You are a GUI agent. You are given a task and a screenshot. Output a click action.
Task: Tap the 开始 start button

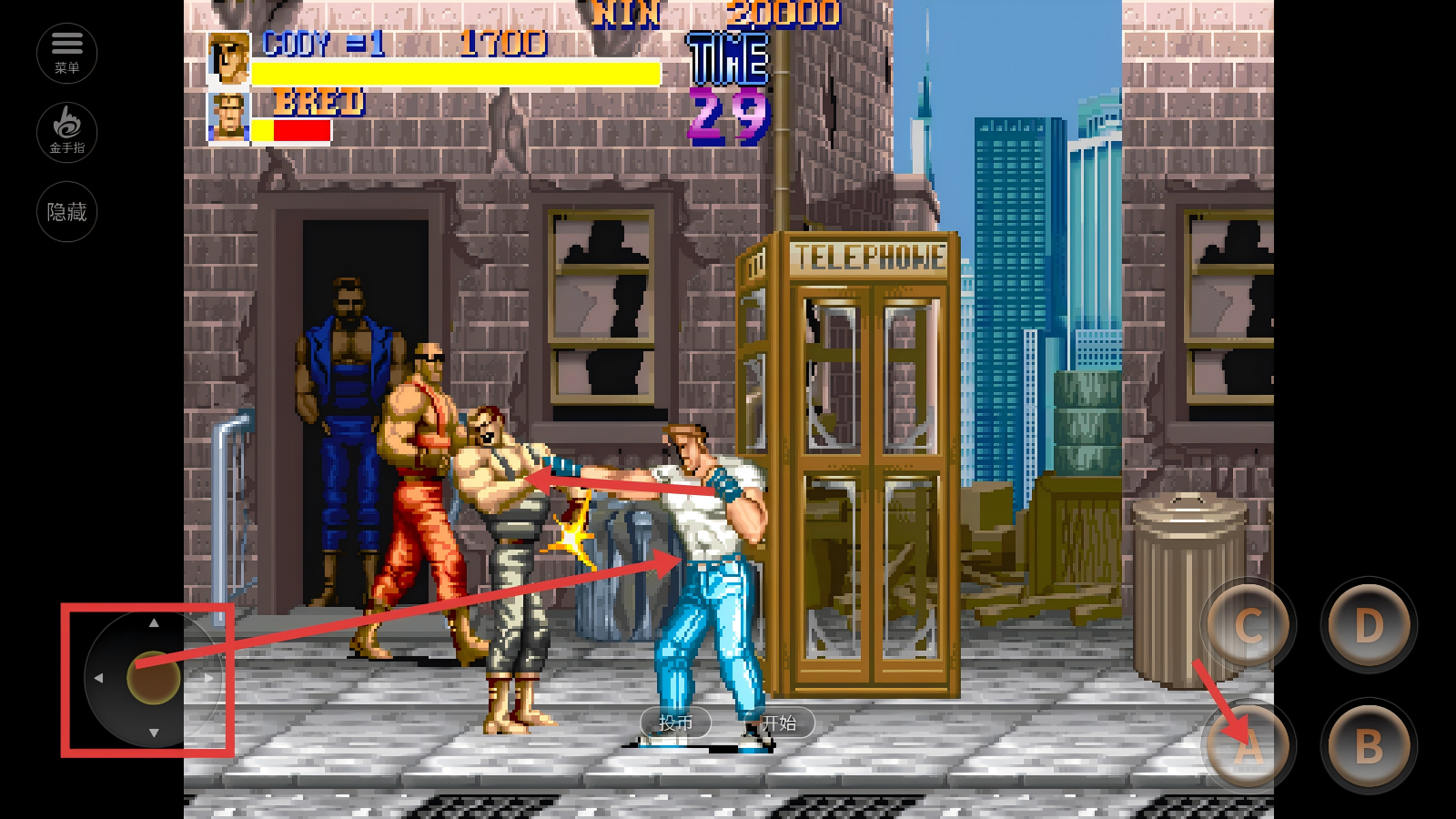pyautogui.click(x=780, y=723)
